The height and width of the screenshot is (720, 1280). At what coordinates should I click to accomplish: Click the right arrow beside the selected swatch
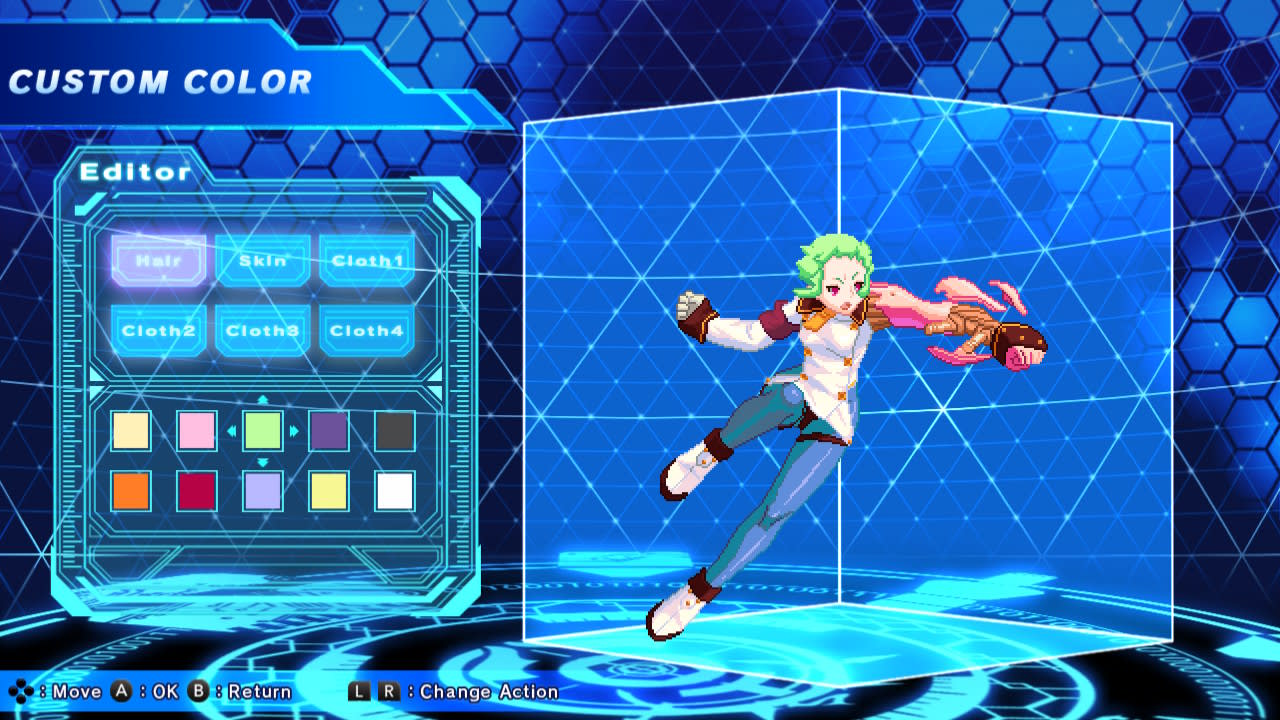tap(294, 430)
